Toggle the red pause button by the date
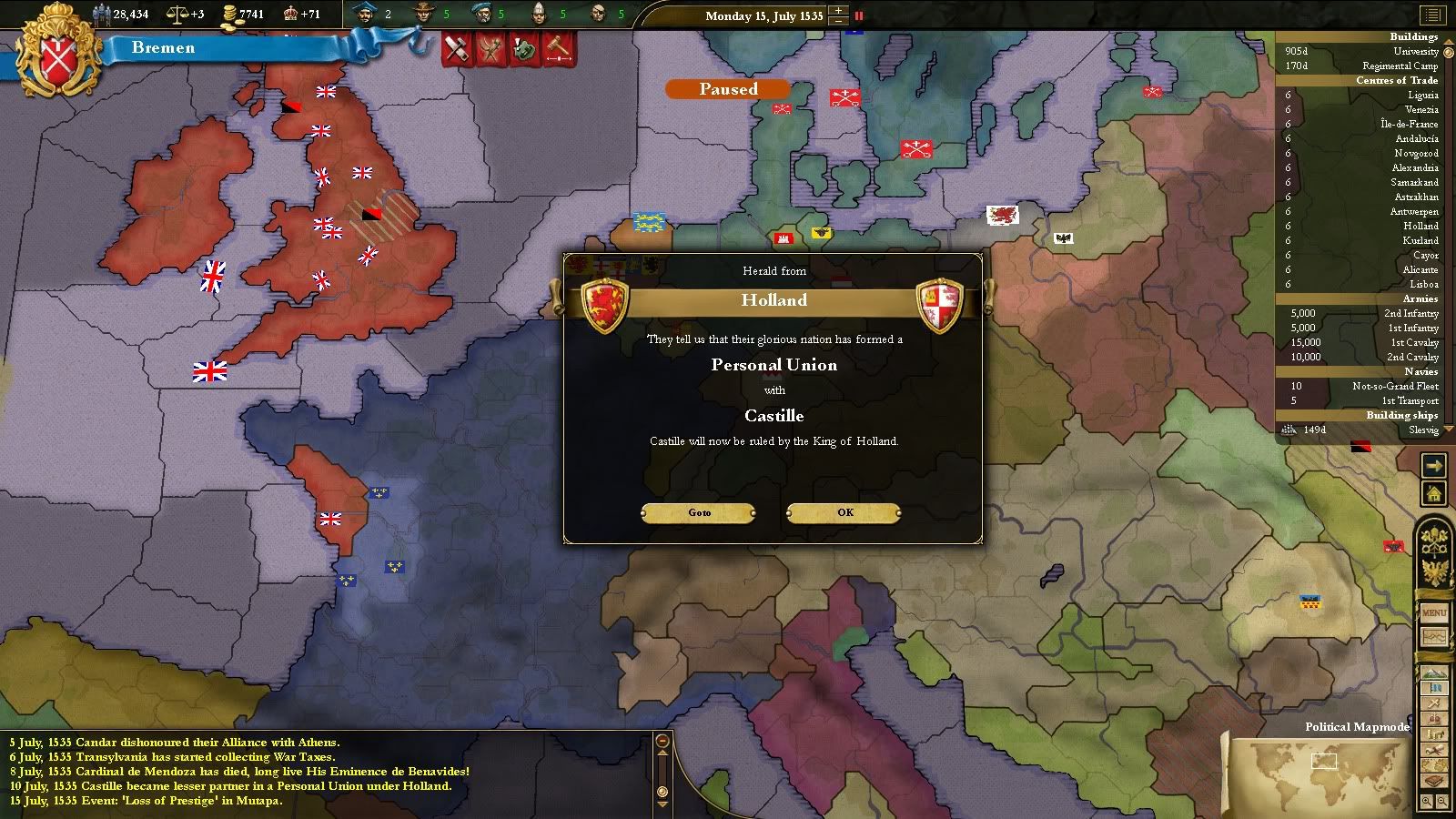 pyautogui.click(x=858, y=15)
